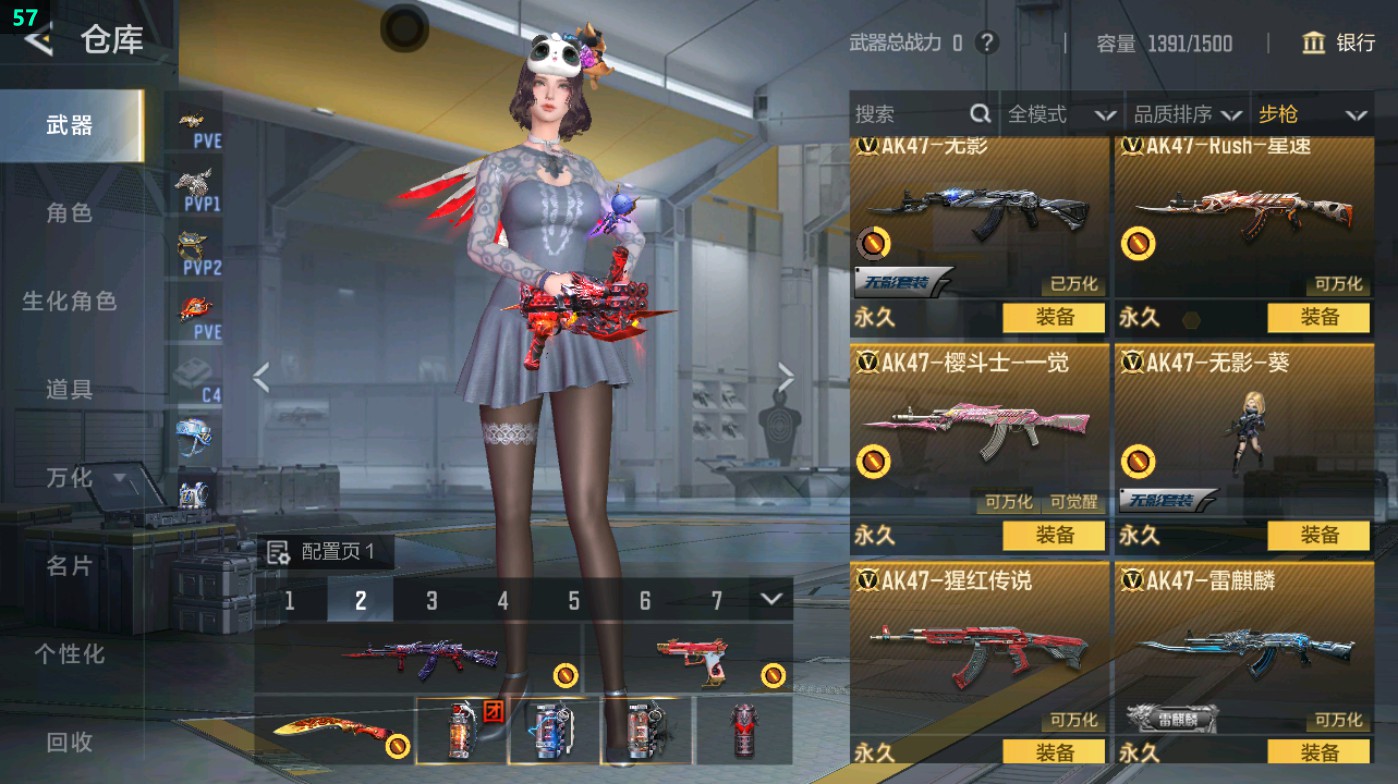Open the 回收 recycle section
Viewport: 1398px width, 784px height.
(x=69, y=742)
